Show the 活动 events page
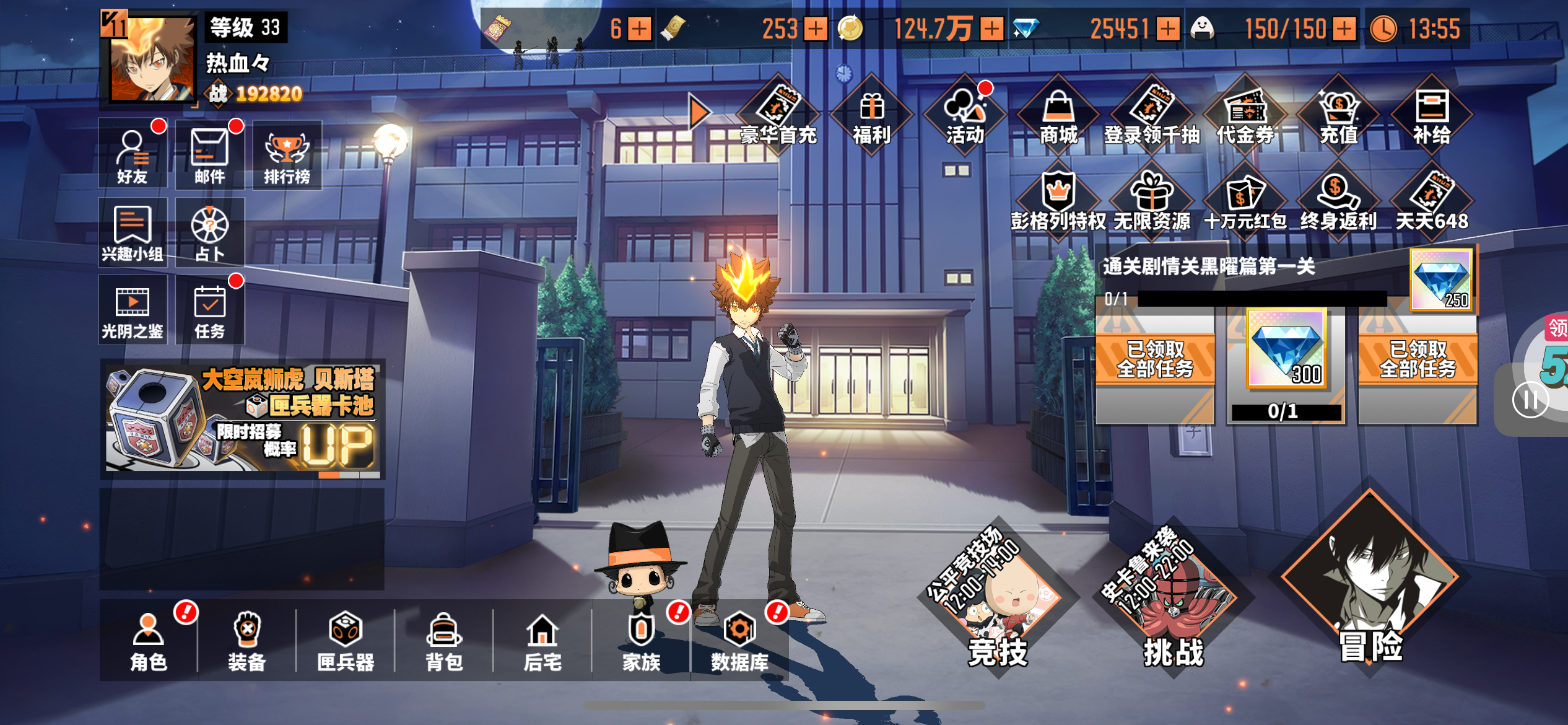Image resolution: width=1568 pixels, height=725 pixels. (x=965, y=116)
